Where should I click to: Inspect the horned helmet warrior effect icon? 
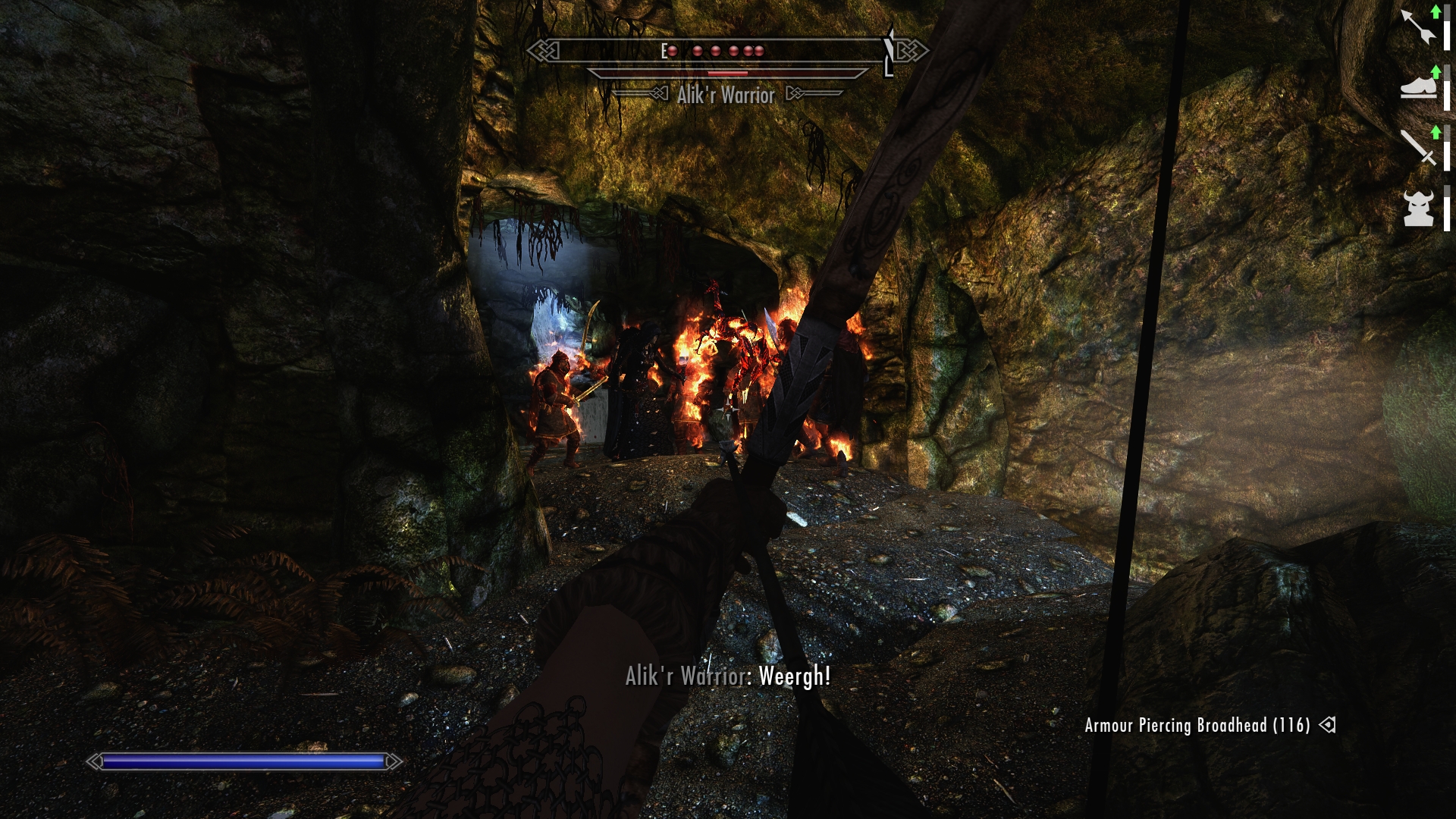point(1418,207)
